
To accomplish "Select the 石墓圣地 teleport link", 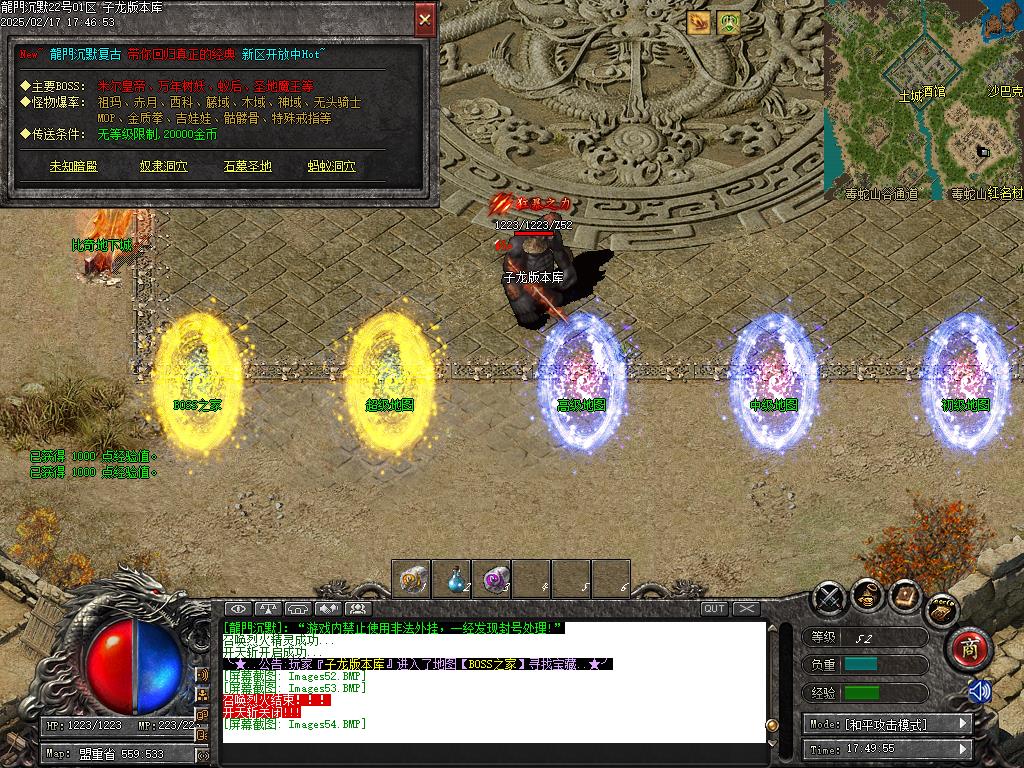I will pos(248,166).
